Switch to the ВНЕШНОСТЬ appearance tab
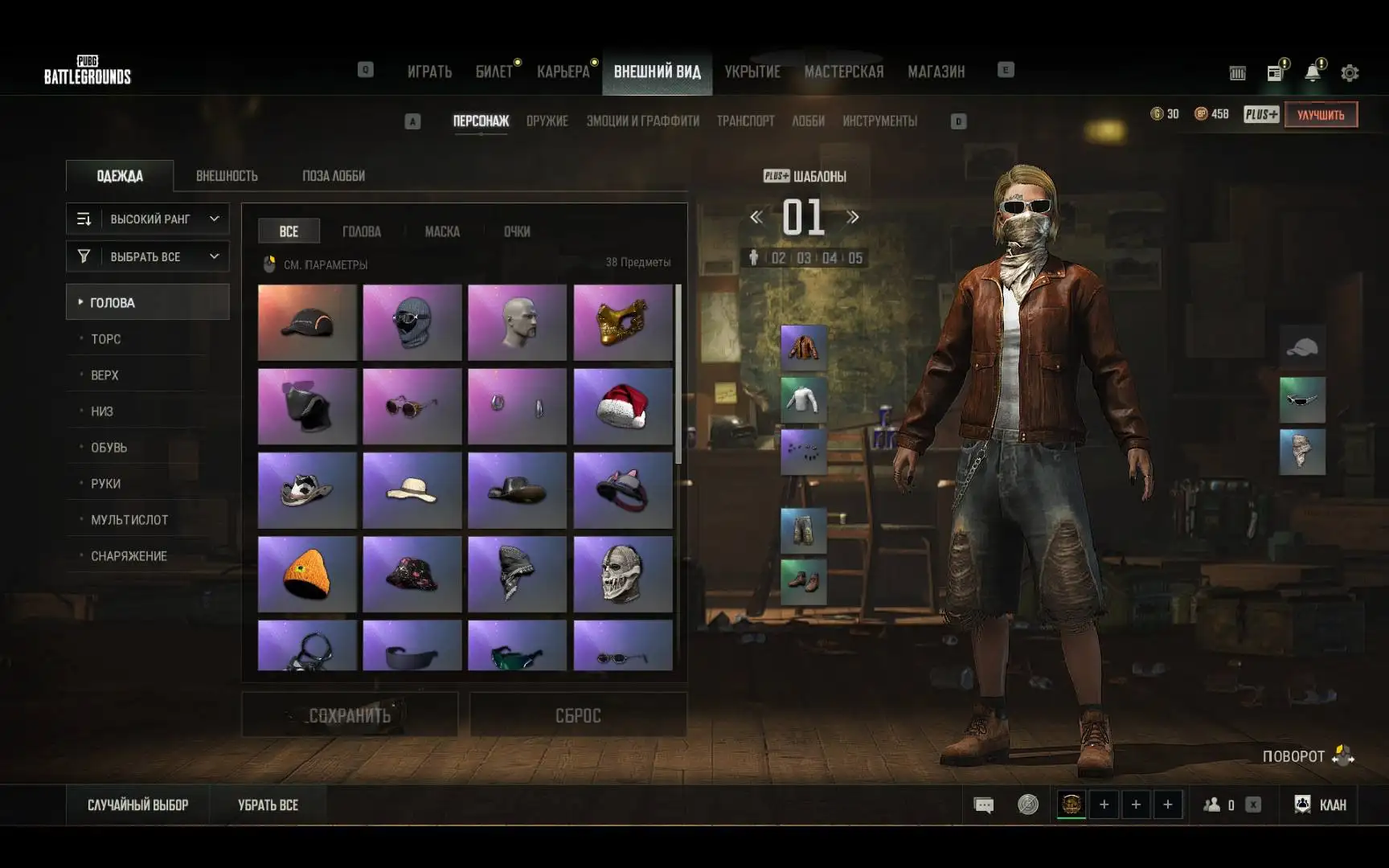 coord(227,176)
